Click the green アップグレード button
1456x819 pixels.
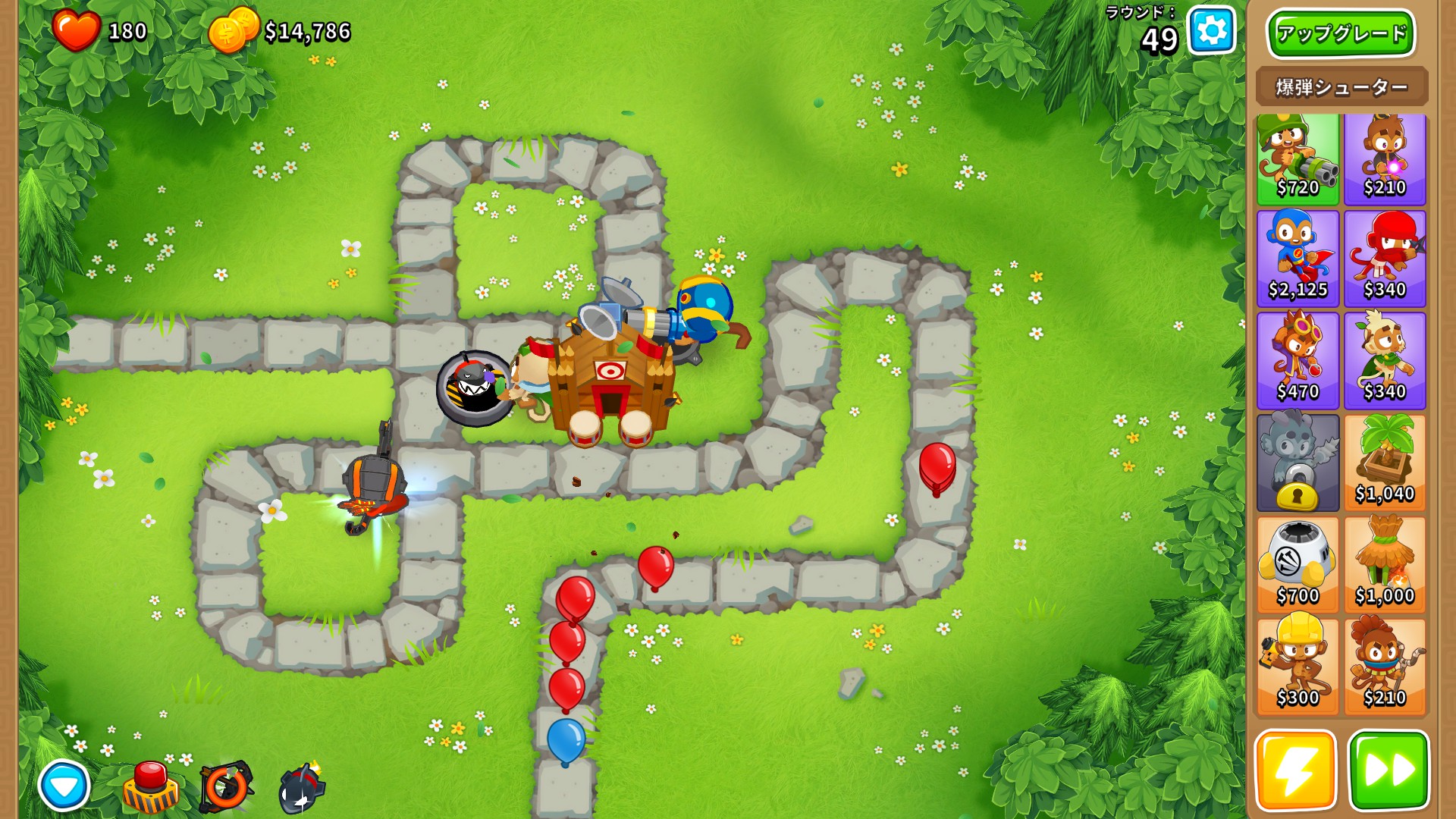click(x=1341, y=33)
